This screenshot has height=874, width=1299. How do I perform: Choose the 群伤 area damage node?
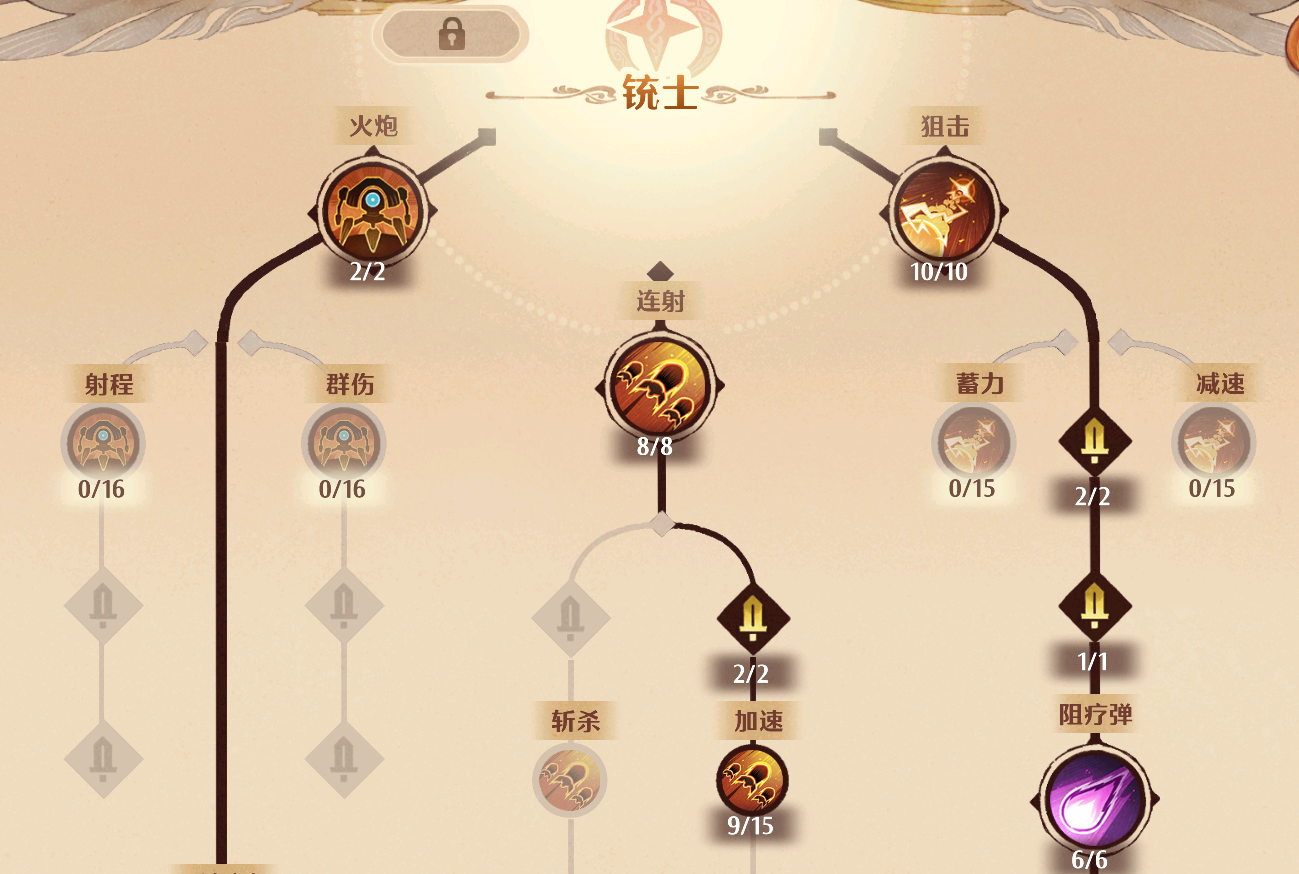click(343, 441)
